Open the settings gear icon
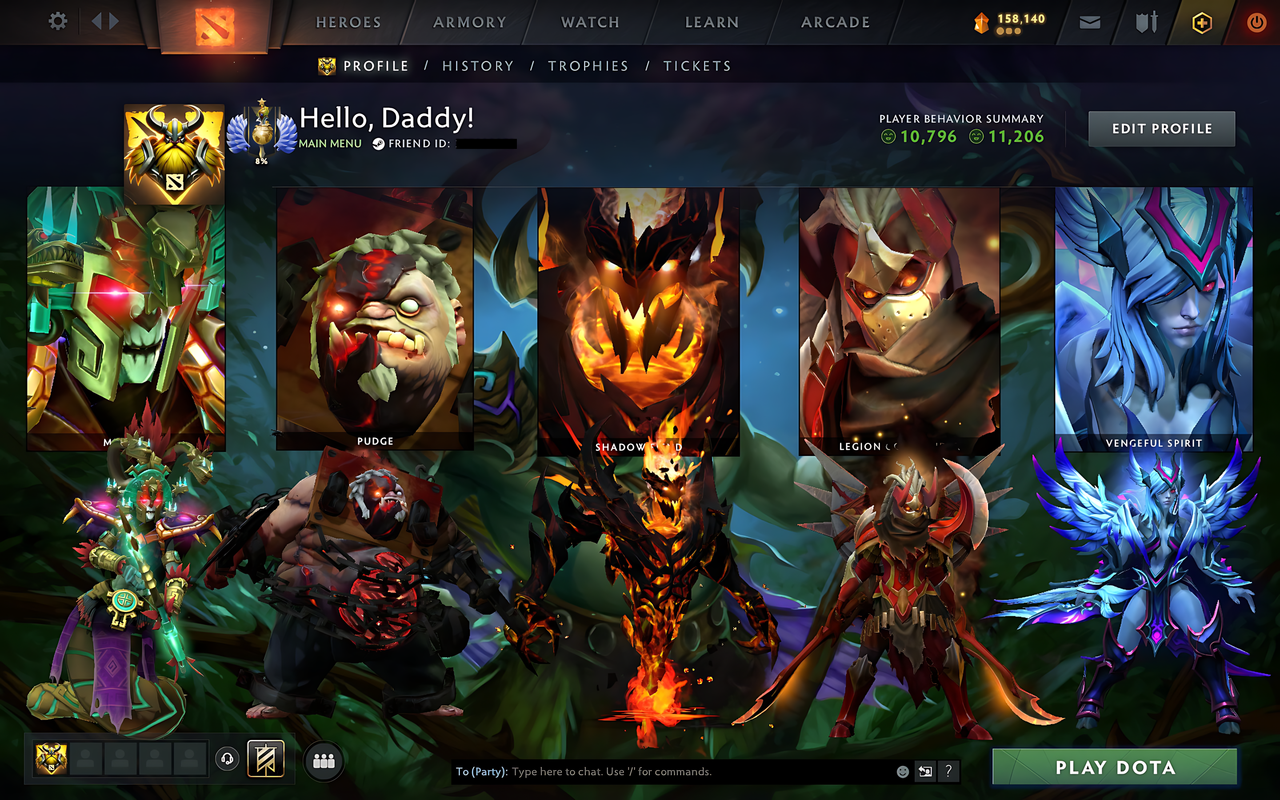The width and height of the screenshot is (1280, 800). [x=57, y=21]
